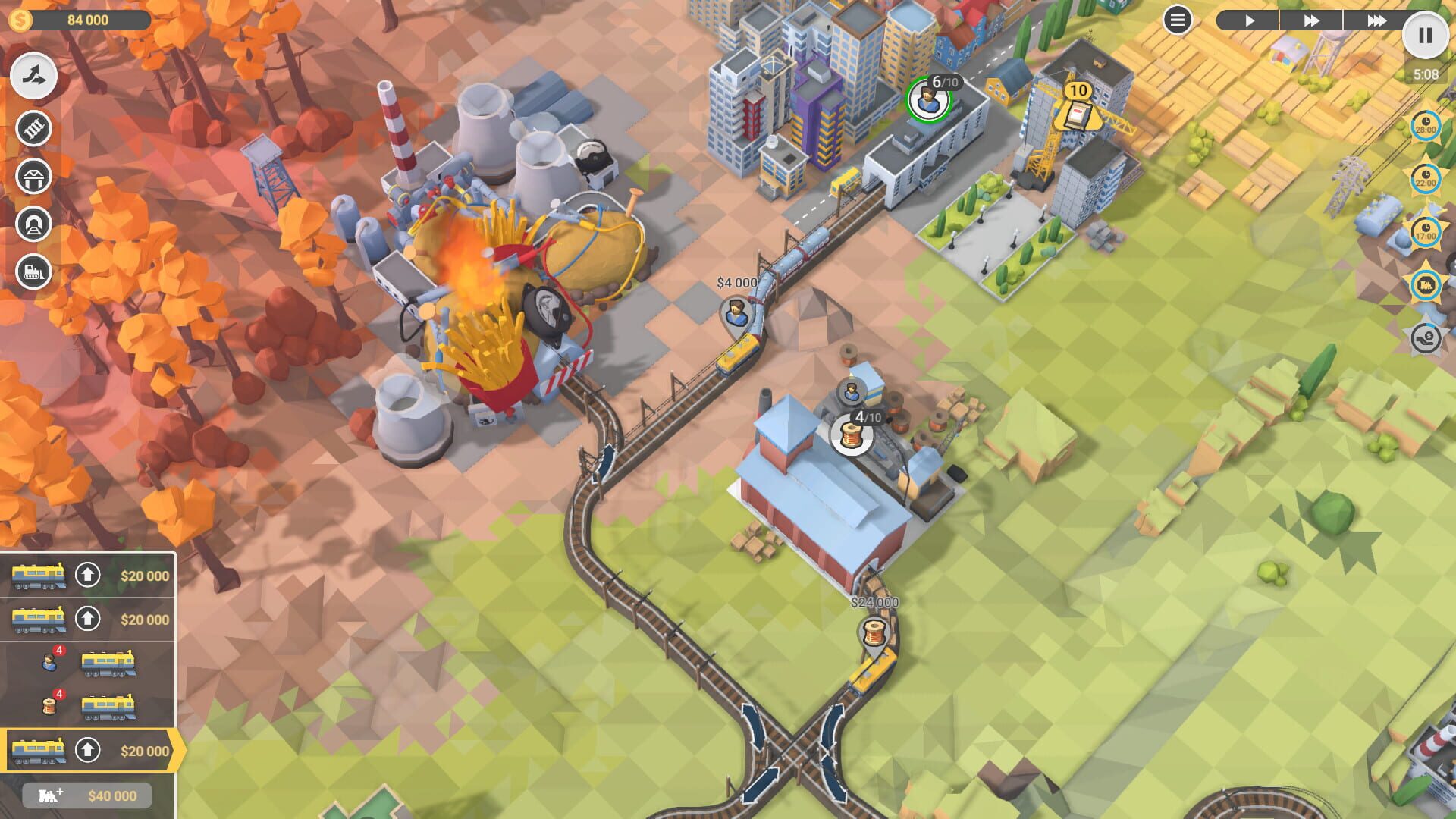Select the railroad track laying tool
Image resolution: width=1456 pixels, height=819 pixels.
pyautogui.click(x=32, y=129)
